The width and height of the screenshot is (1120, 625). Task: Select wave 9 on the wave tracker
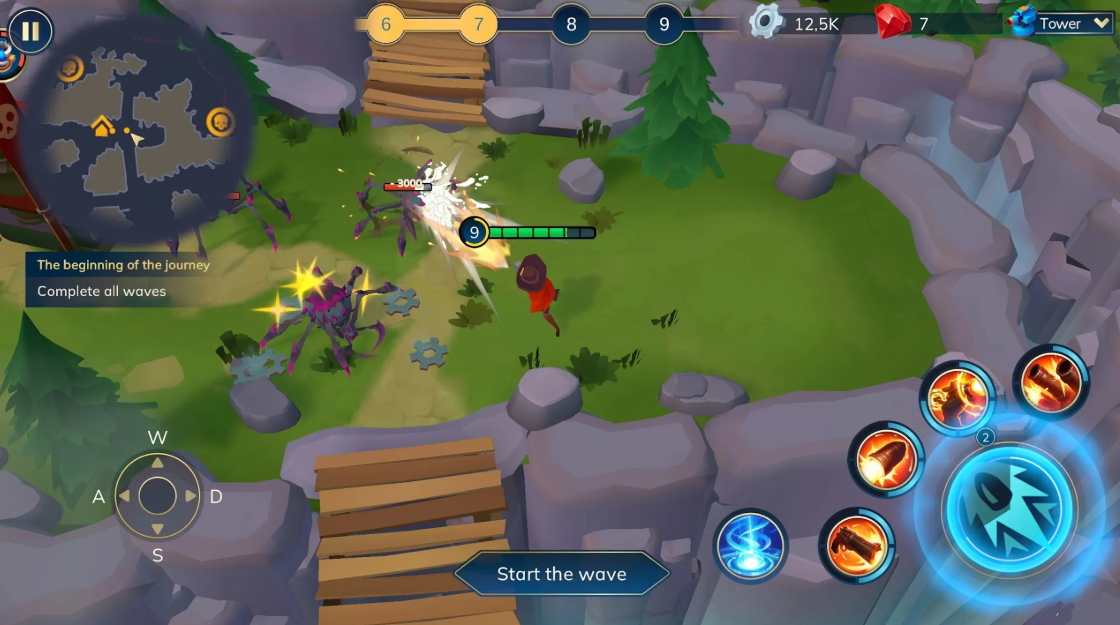[x=663, y=24]
